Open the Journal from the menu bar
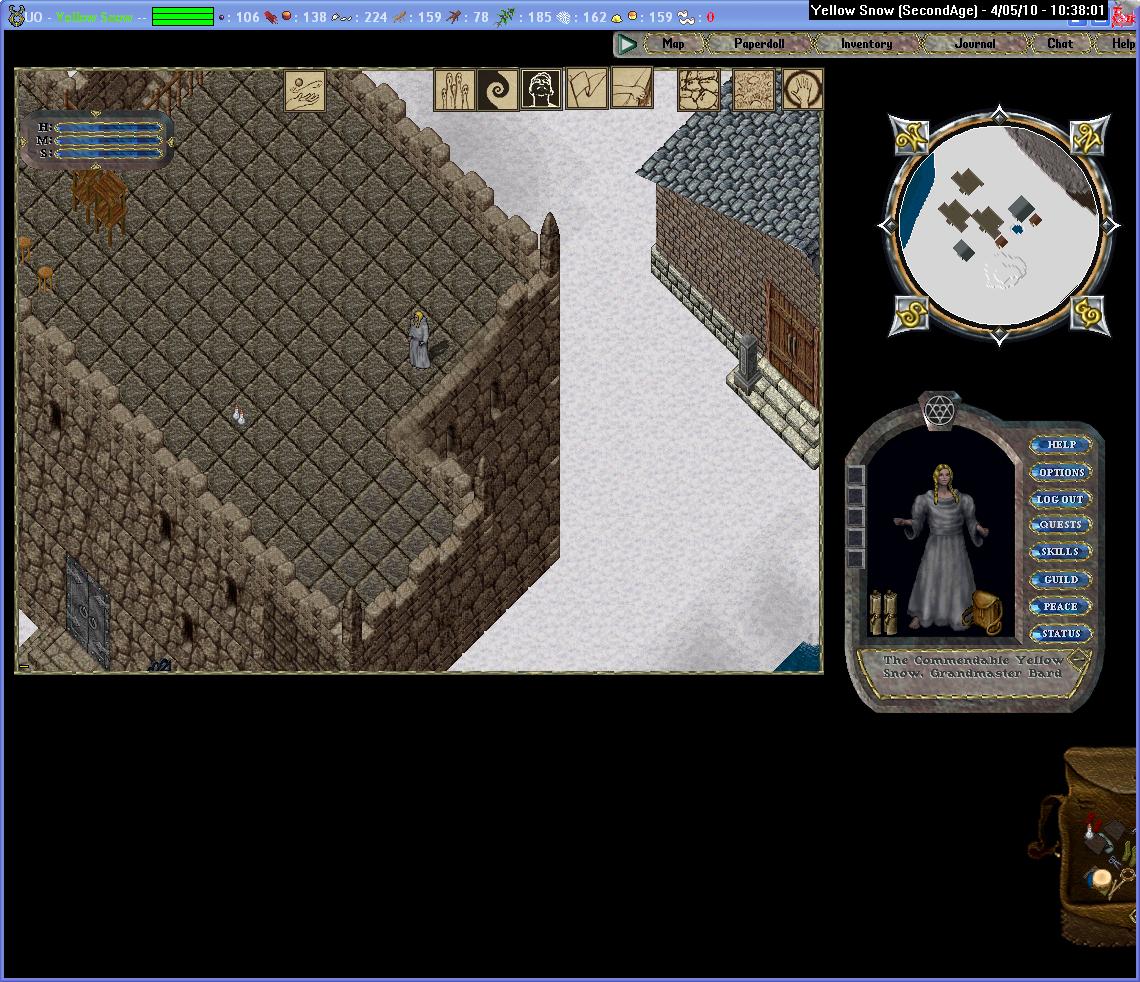The height and width of the screenshot is (982, 1140). (974, 44)
